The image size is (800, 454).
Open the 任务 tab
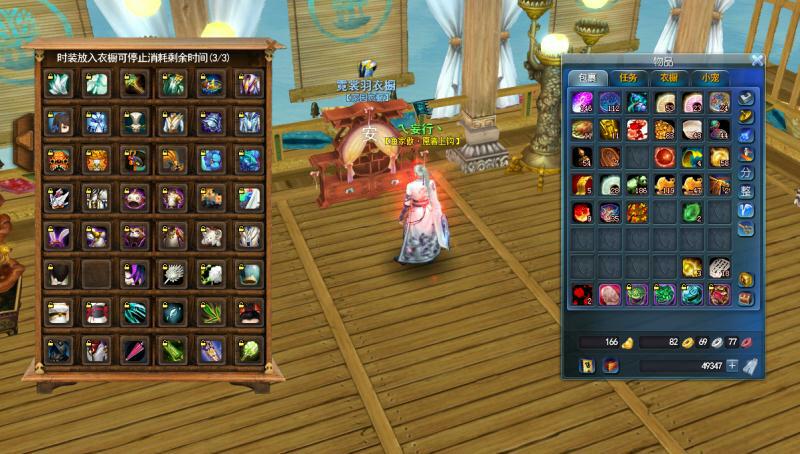(628, 77)
